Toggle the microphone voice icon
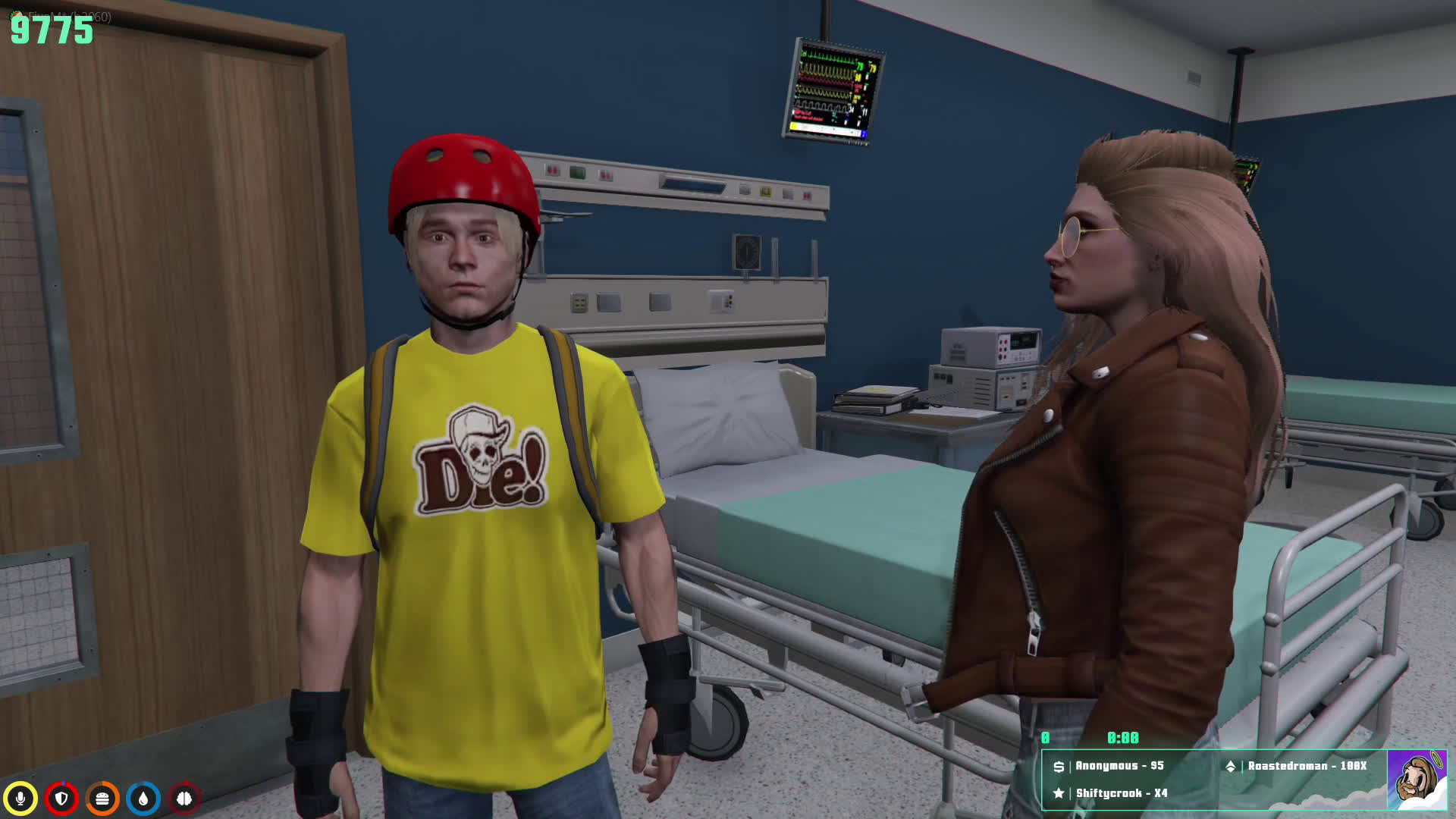1456x819 pixels. [x=20, y=799]
